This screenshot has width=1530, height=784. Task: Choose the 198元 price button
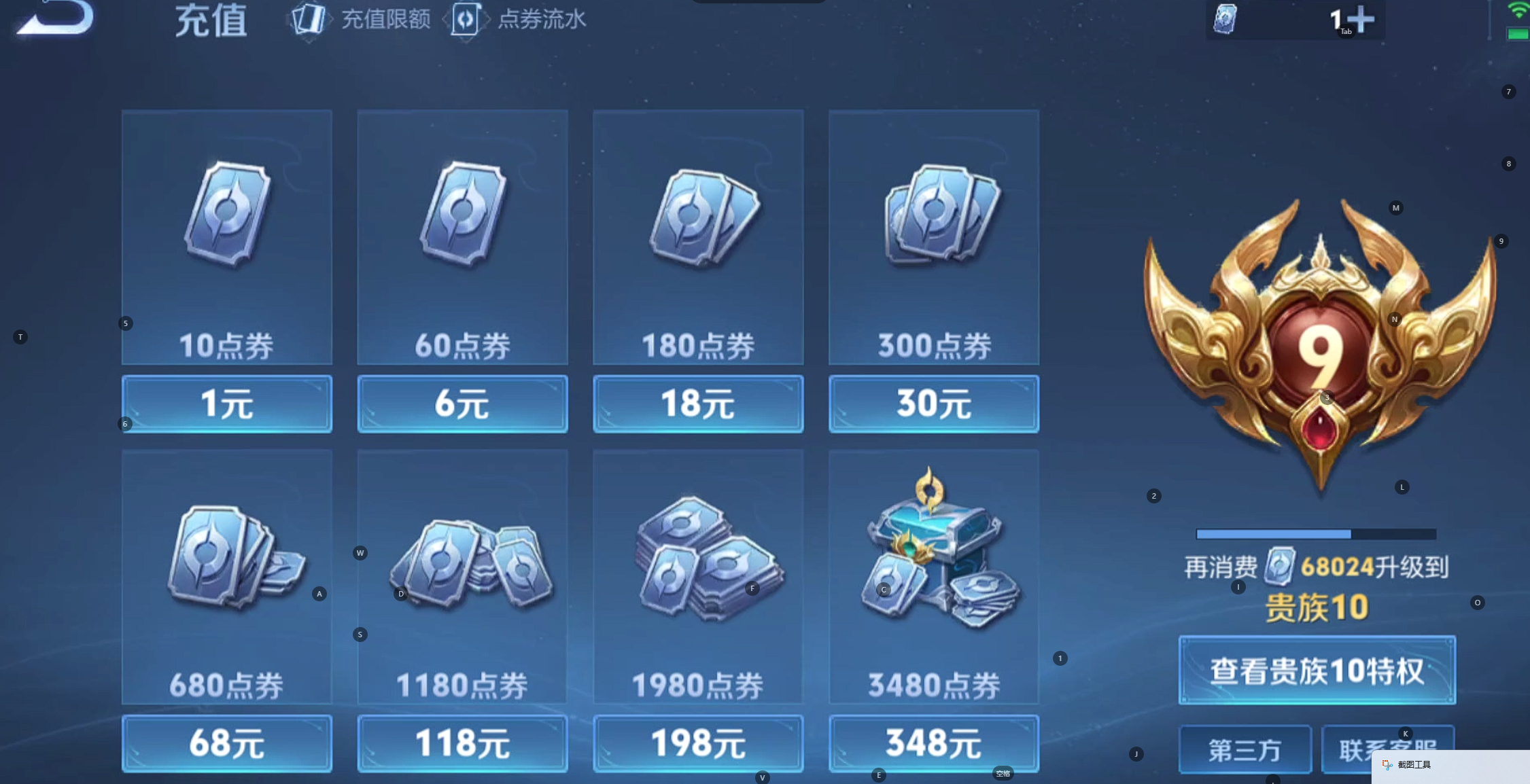pos(697,743)
